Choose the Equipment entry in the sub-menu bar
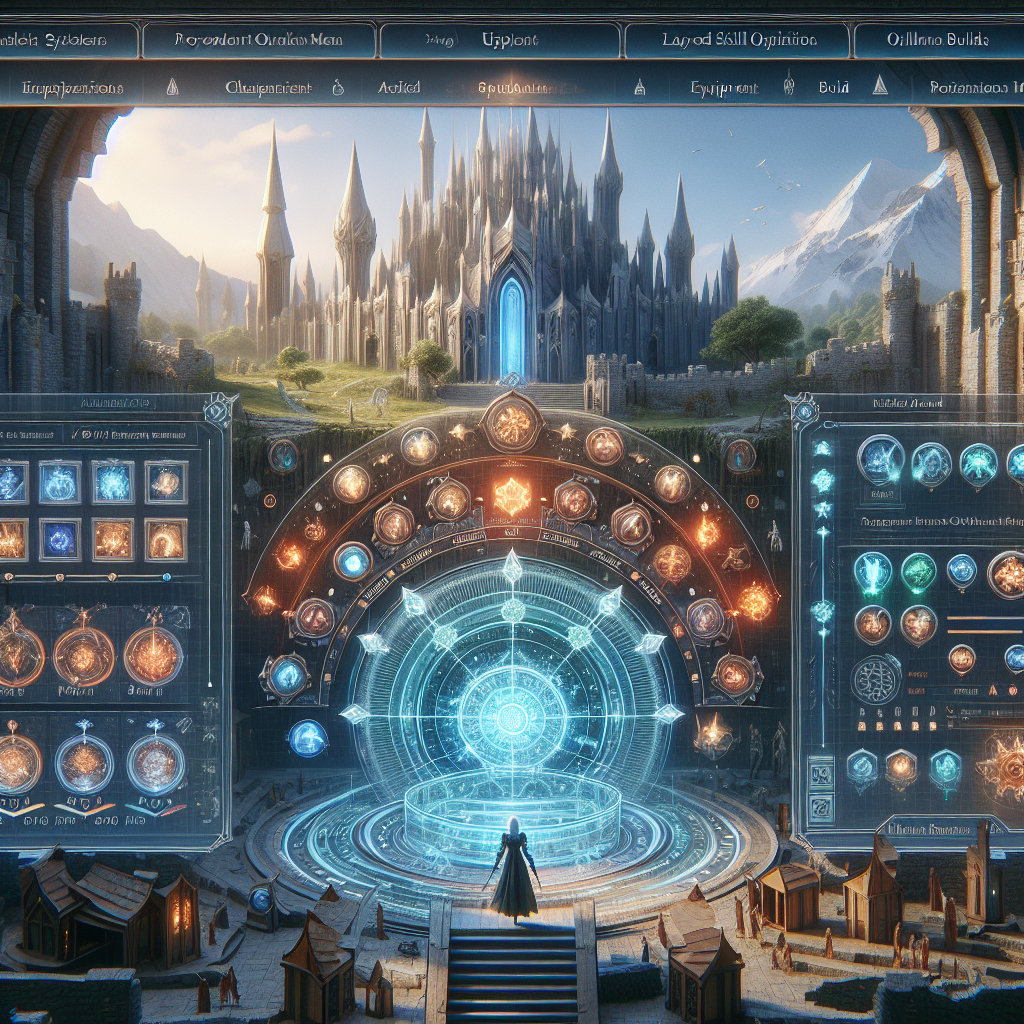 coord(724,88)
